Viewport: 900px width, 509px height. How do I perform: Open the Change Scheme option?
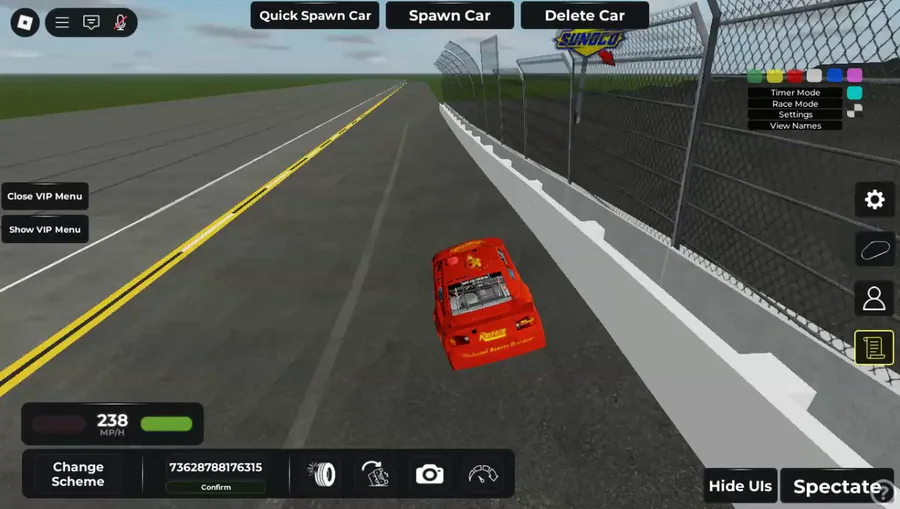coord(78,474)
